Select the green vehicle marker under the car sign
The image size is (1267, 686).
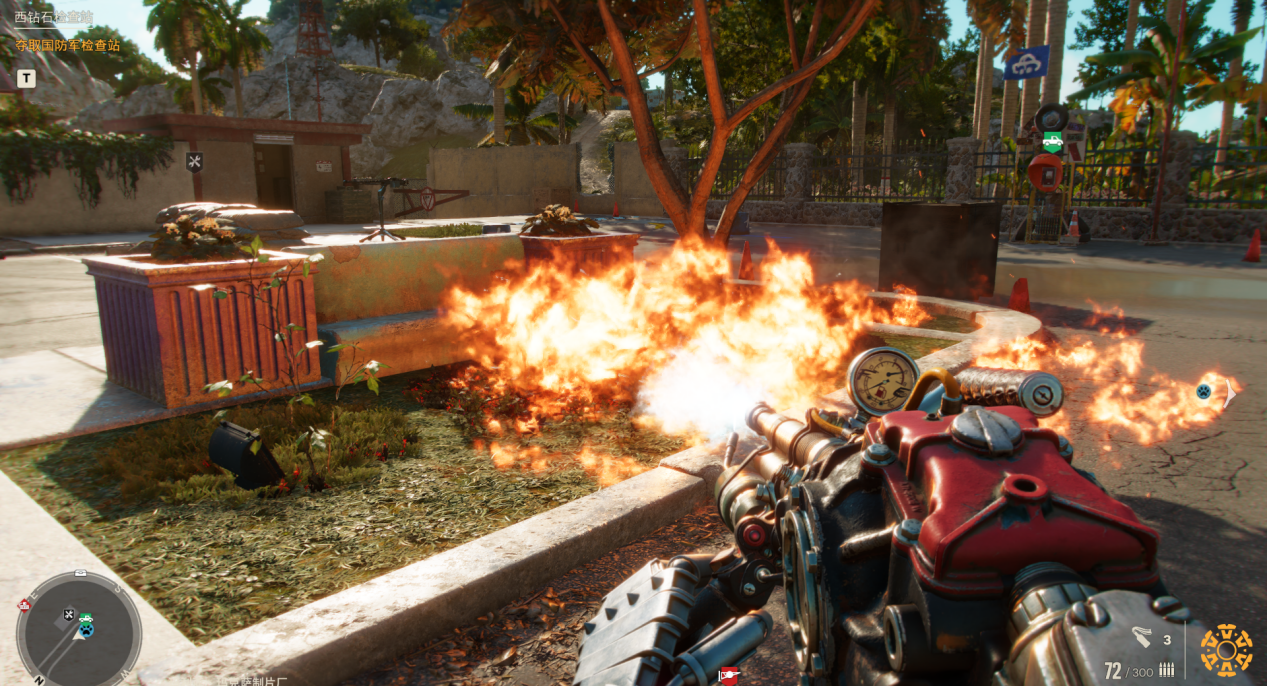[1052, 141]
